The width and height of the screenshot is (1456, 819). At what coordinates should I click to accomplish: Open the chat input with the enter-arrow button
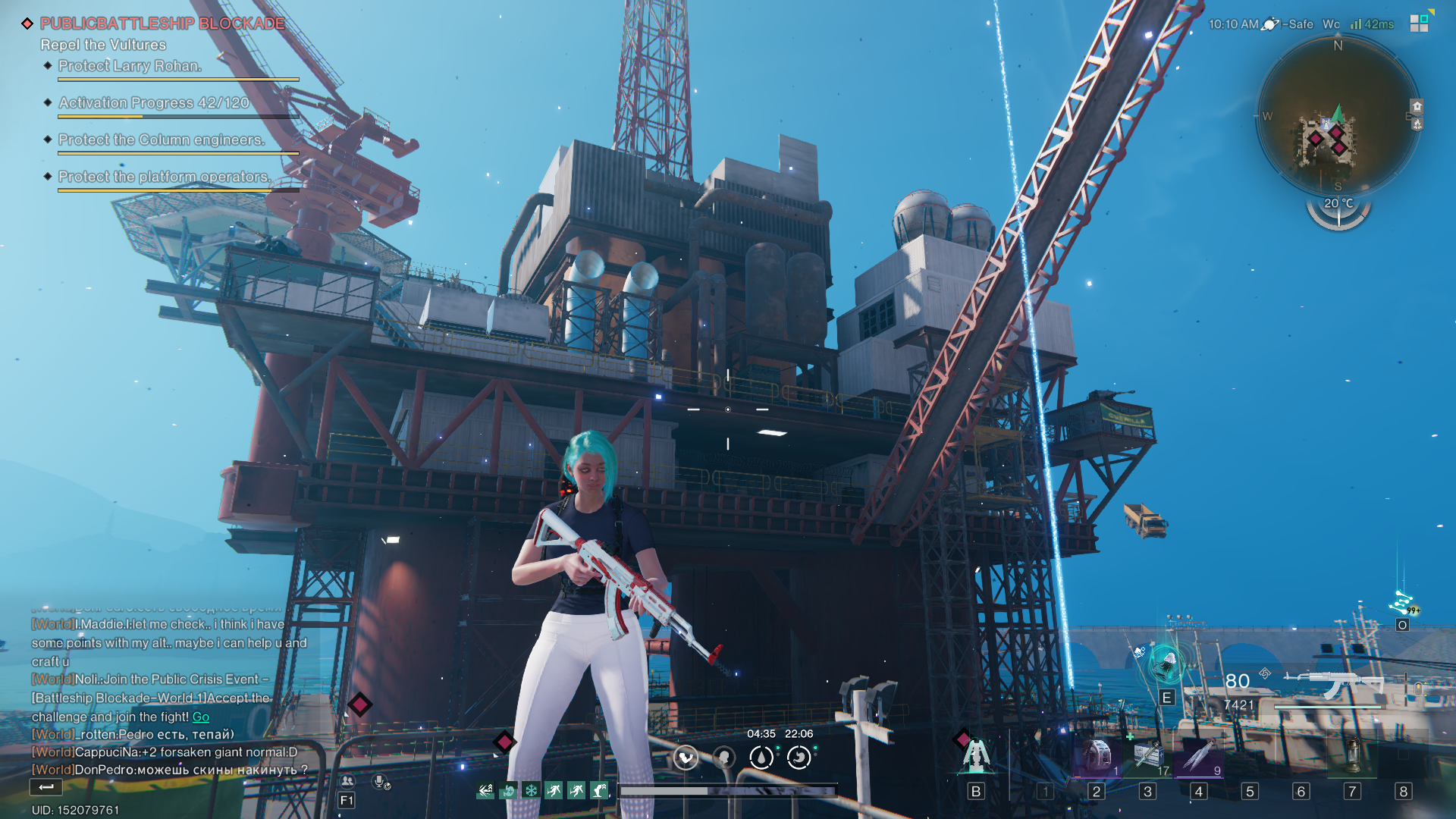45,787
